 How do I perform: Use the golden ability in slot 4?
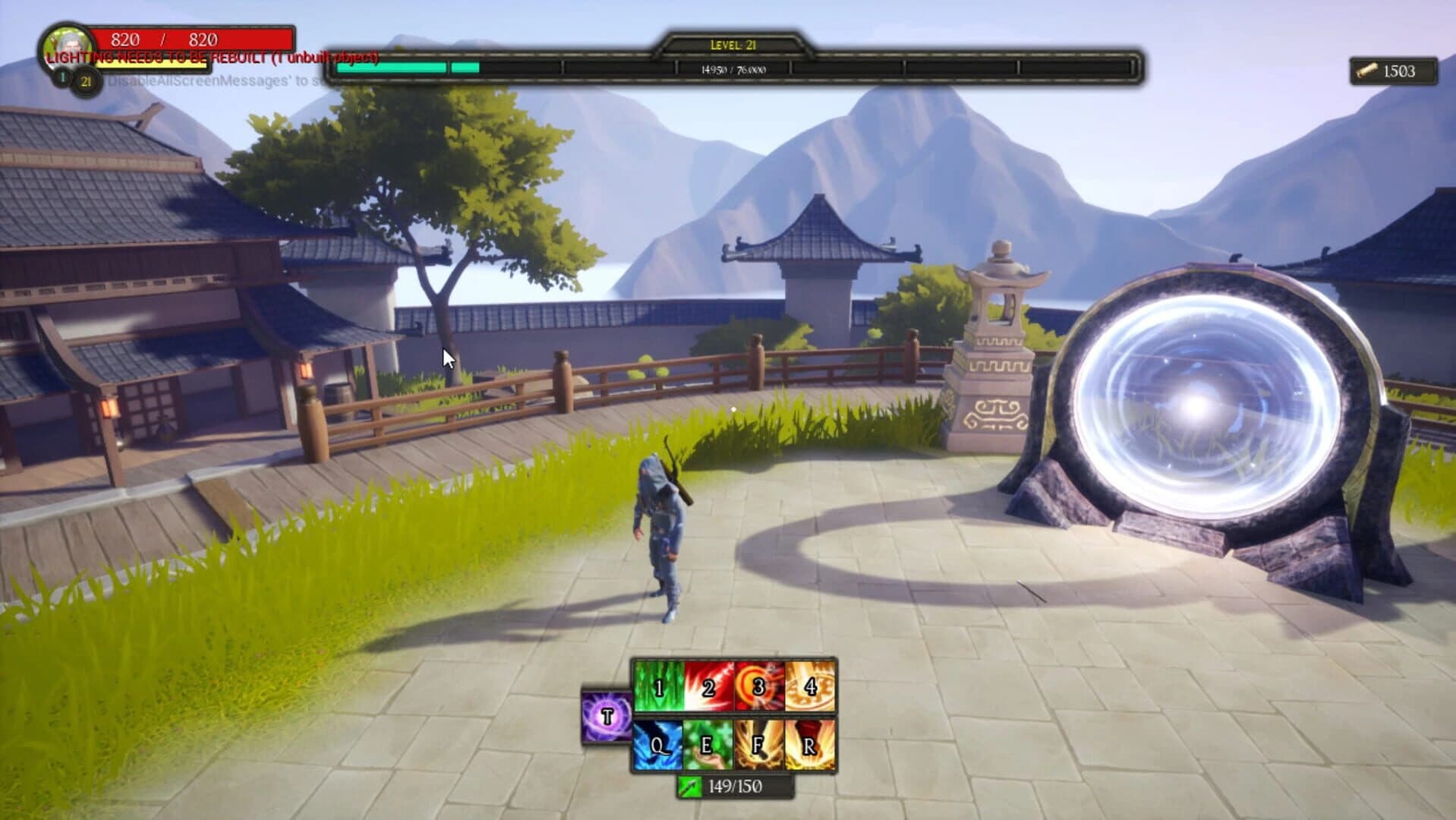point(809,686)
